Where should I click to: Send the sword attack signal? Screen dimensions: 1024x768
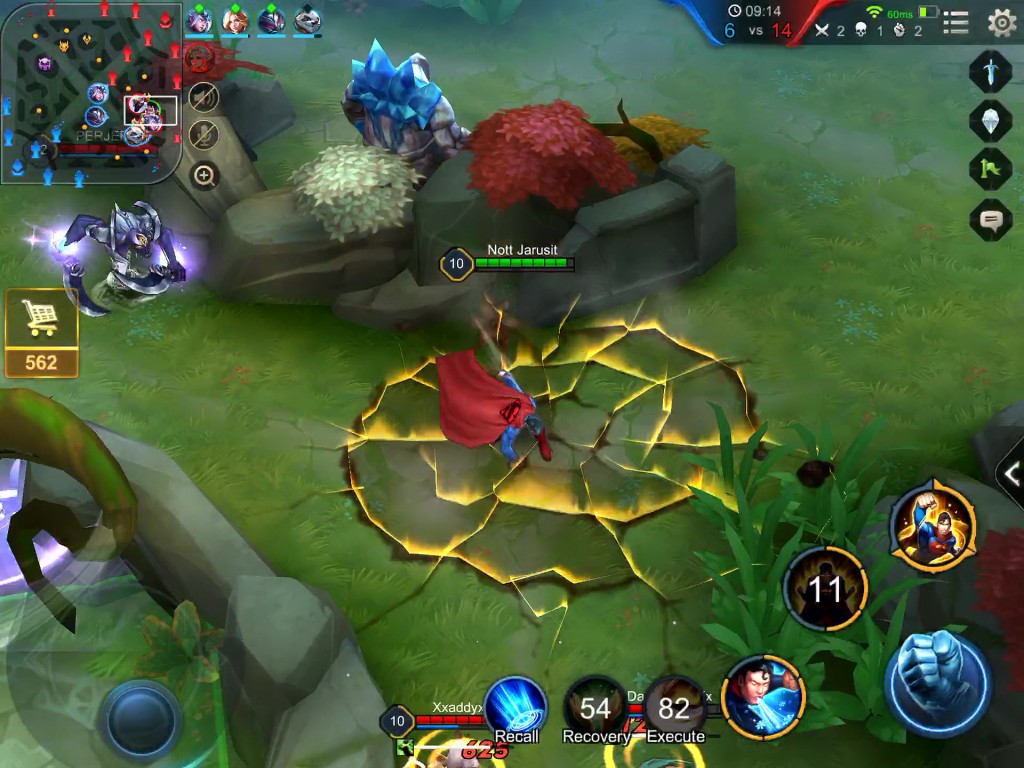(990, 72)
